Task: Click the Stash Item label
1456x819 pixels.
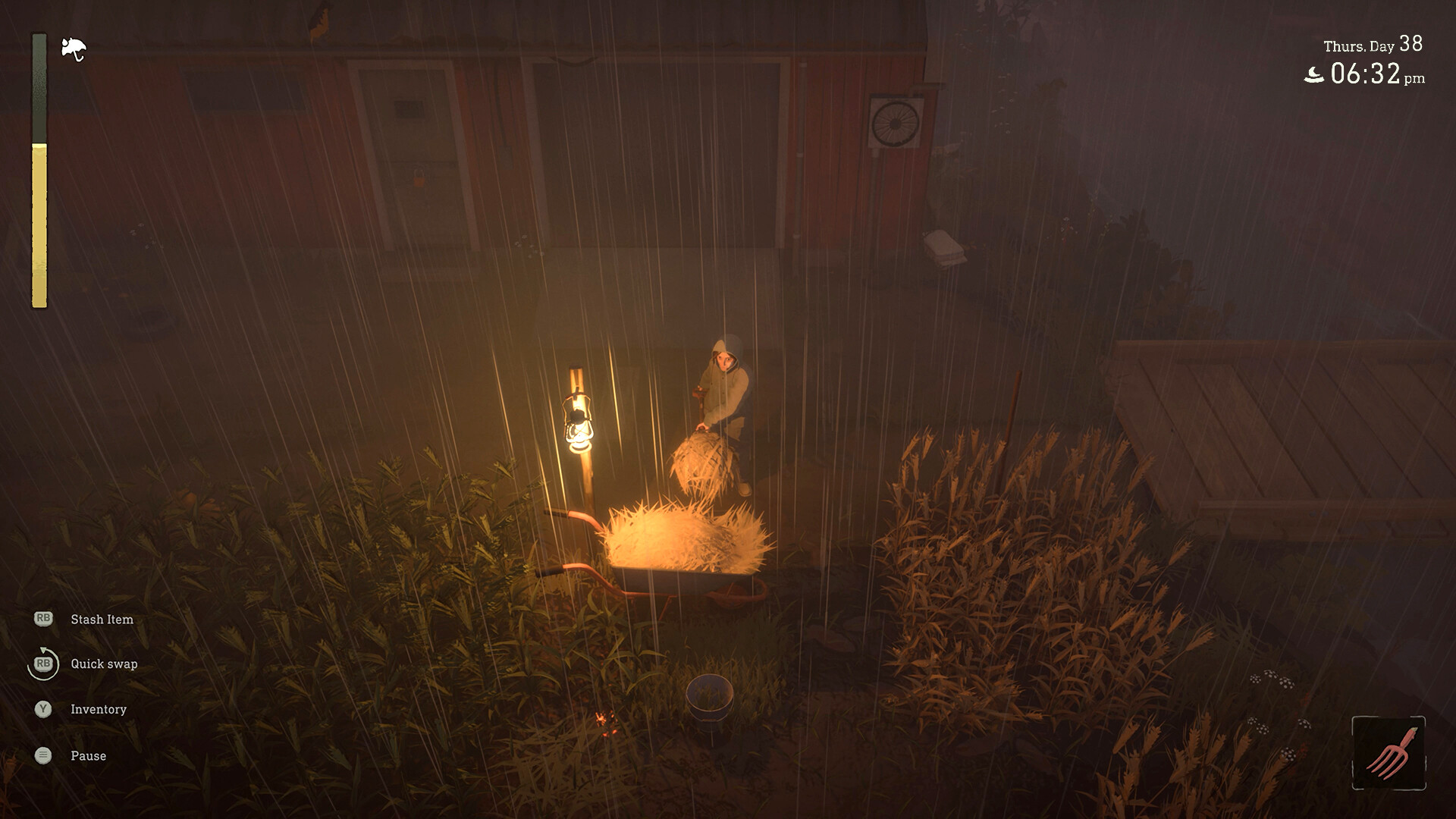Action: point(101,619)
